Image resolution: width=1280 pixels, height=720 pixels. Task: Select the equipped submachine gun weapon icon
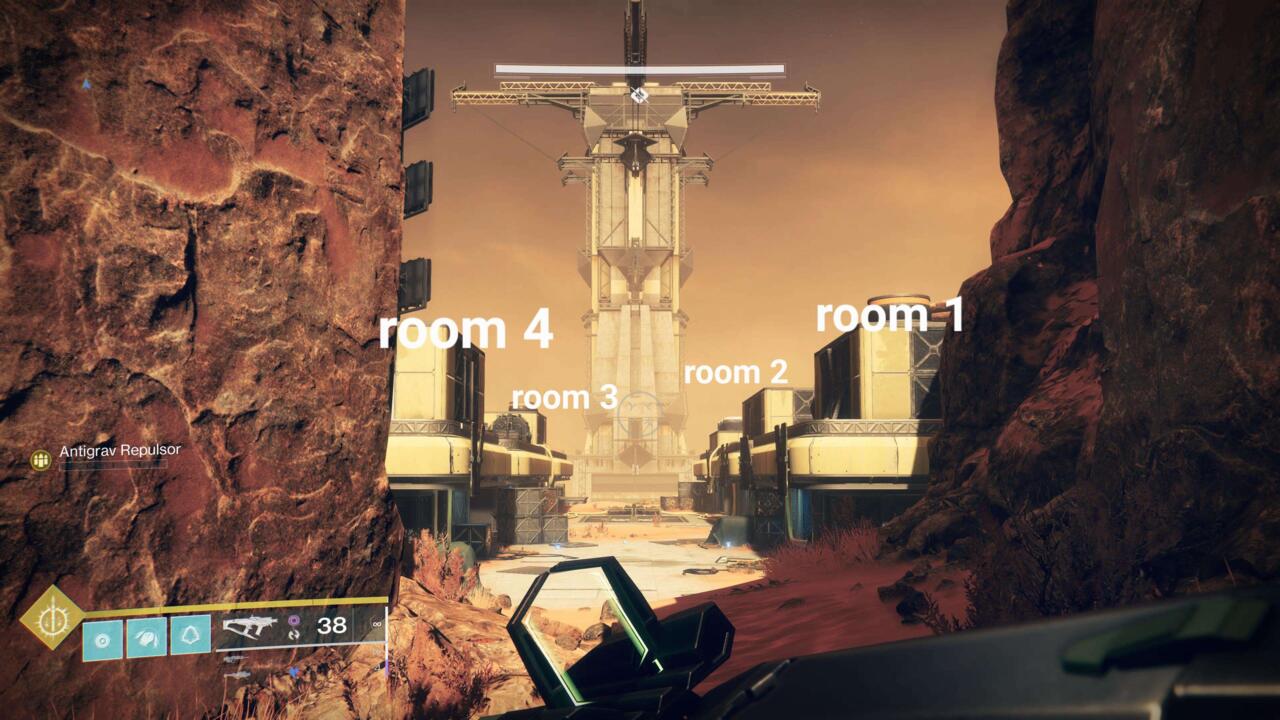[250, 627]
